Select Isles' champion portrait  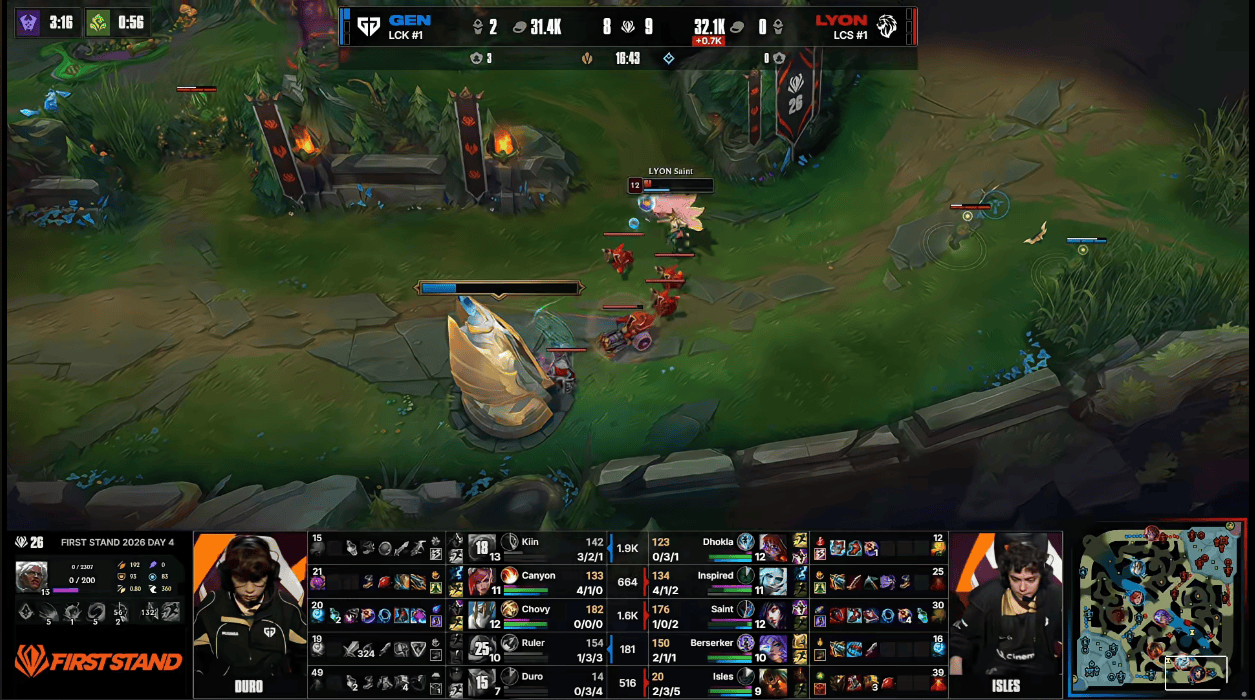point(773,683)
